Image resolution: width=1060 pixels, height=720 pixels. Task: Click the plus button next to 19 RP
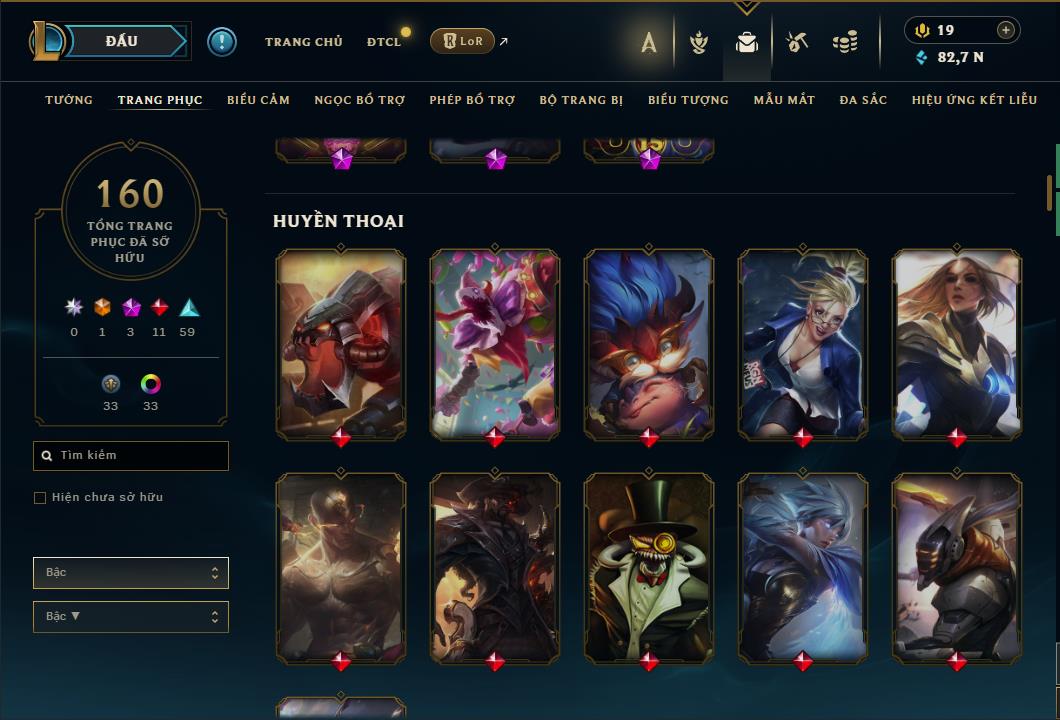[1005, 30]
